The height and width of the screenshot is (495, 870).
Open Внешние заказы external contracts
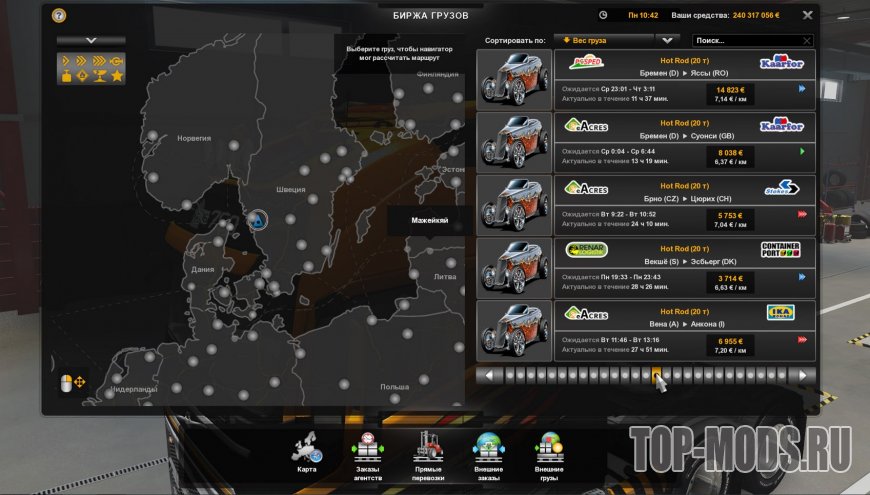point(488,452)
